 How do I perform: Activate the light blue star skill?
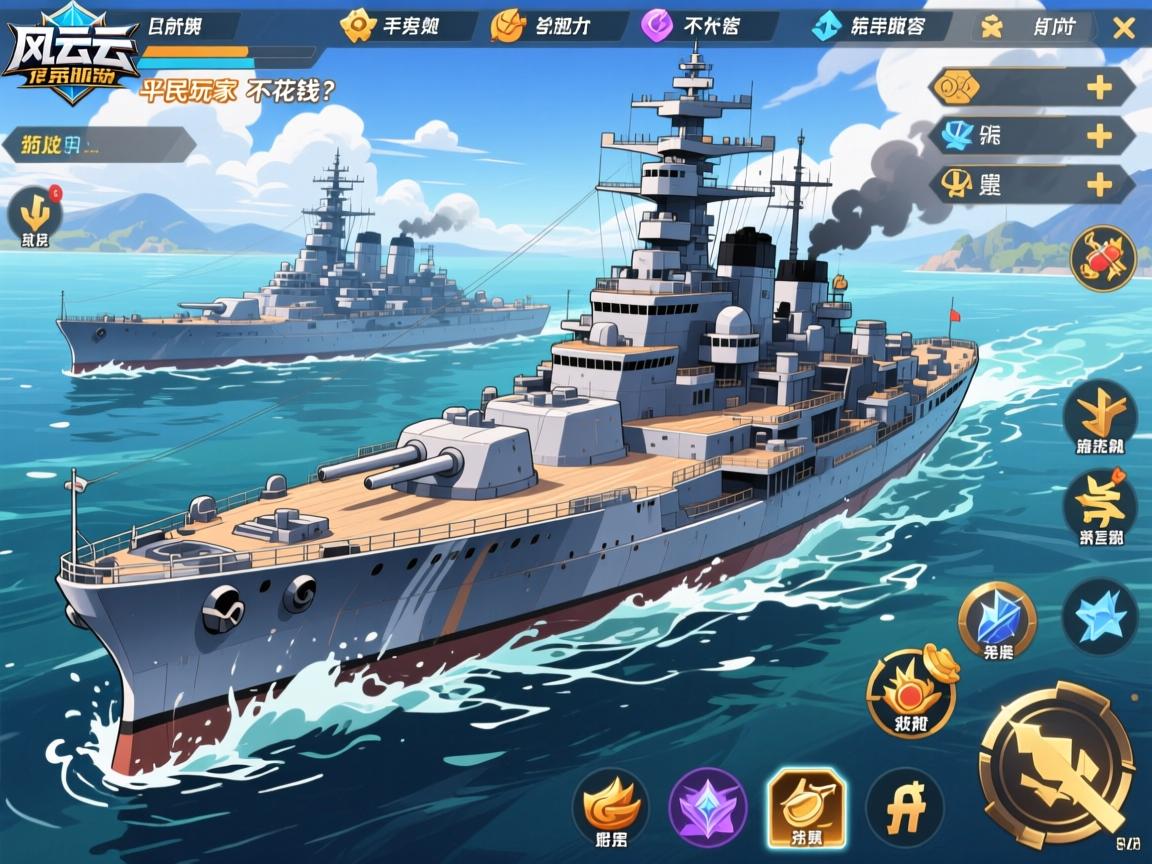1099,617
